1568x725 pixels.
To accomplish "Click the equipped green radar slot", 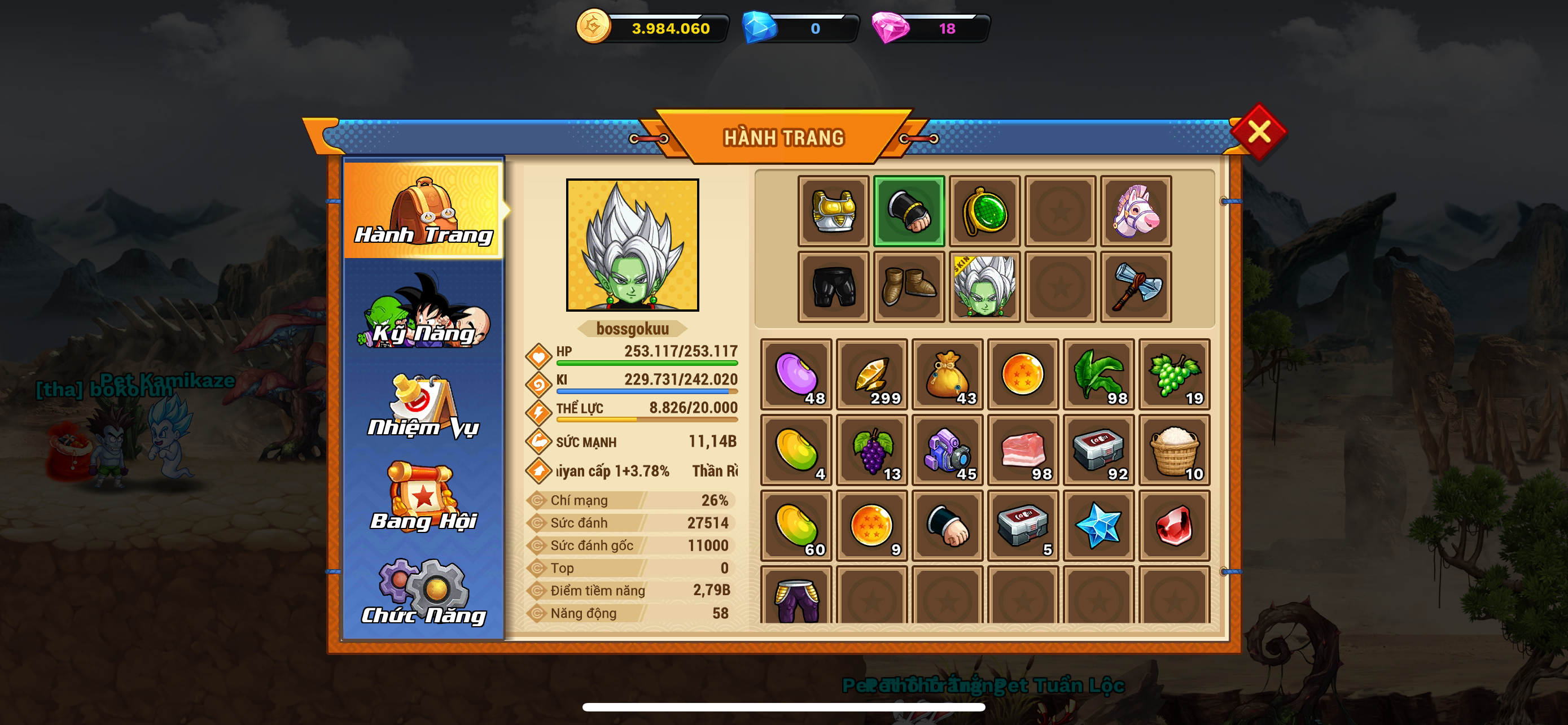I will pyautogui.click(x=984, y=211).
